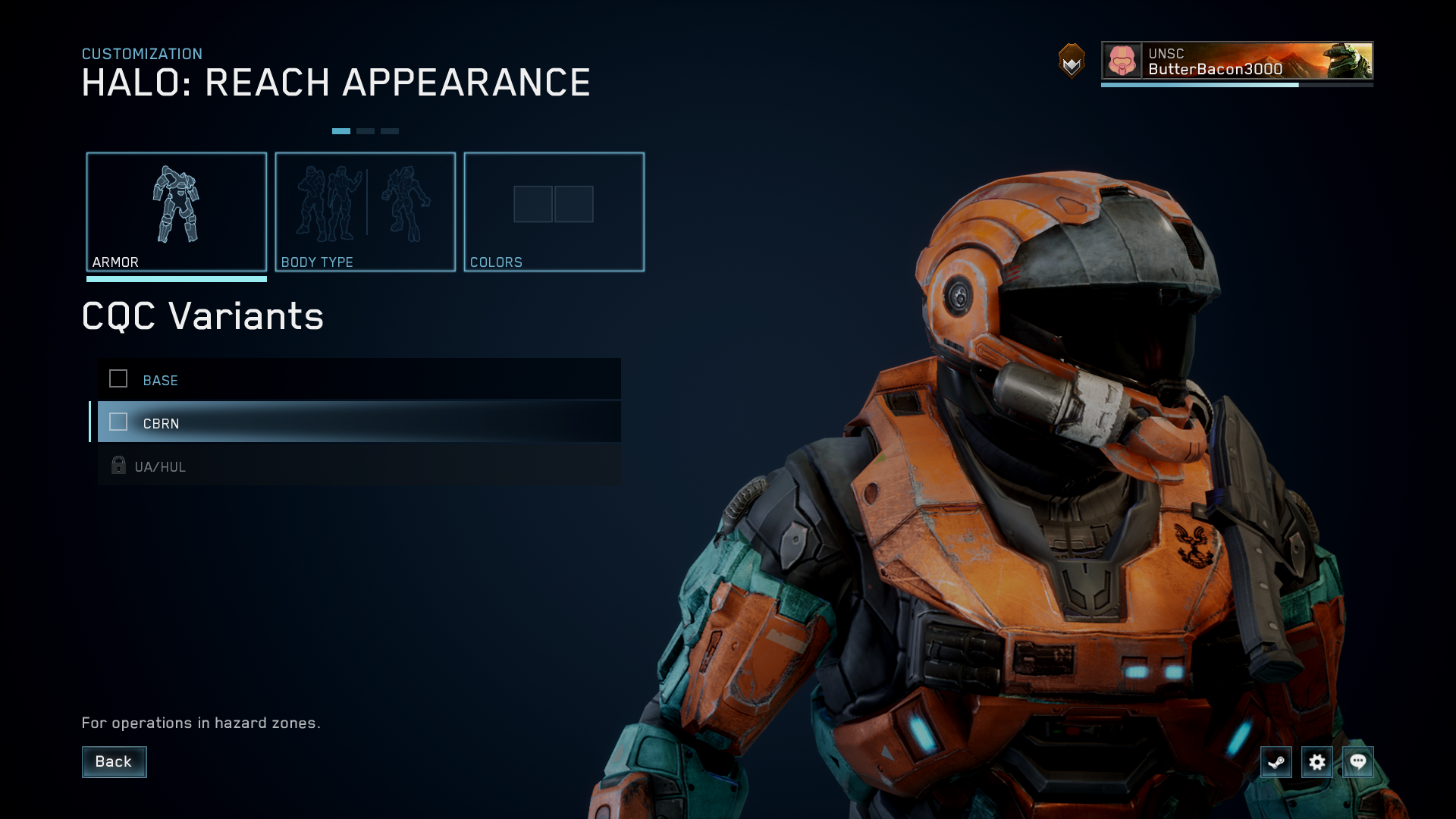The width and height of the screenshot is (1456, 819).
Task: Select the third page indicator dash
Action: 390,130
